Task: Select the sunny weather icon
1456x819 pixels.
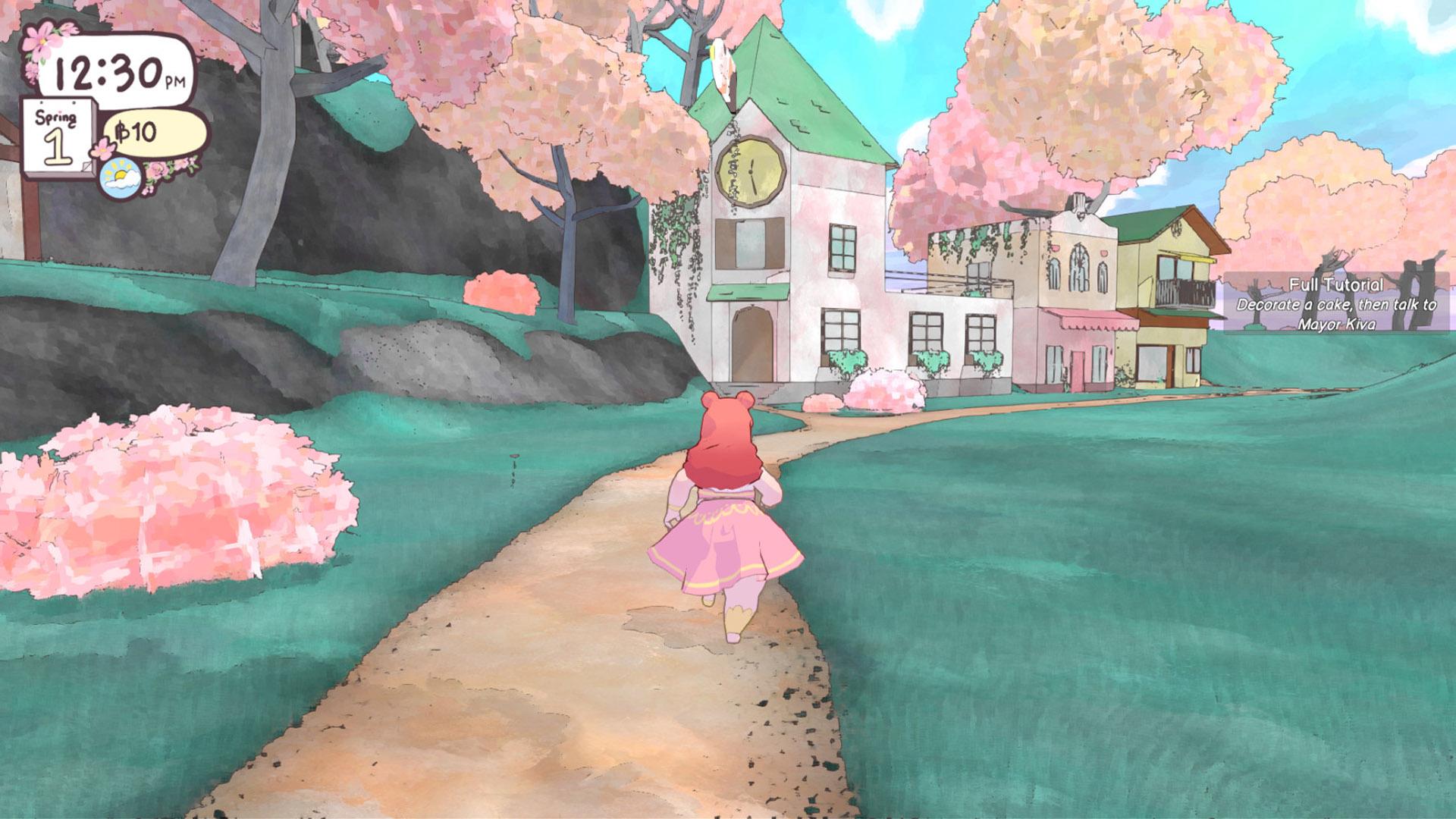Action: pos(121,179)
